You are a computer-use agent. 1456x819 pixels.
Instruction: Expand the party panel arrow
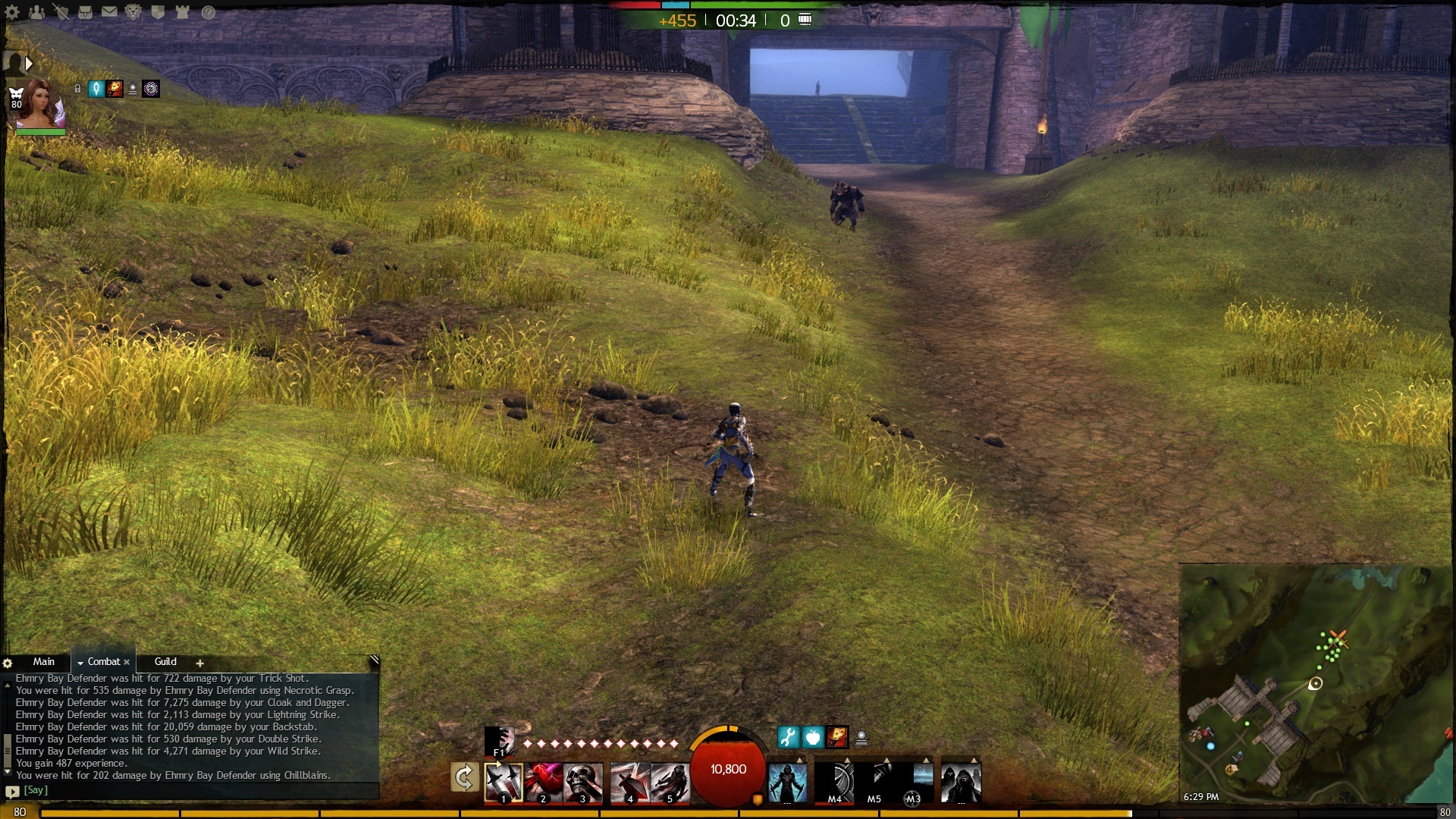[29, 64]
